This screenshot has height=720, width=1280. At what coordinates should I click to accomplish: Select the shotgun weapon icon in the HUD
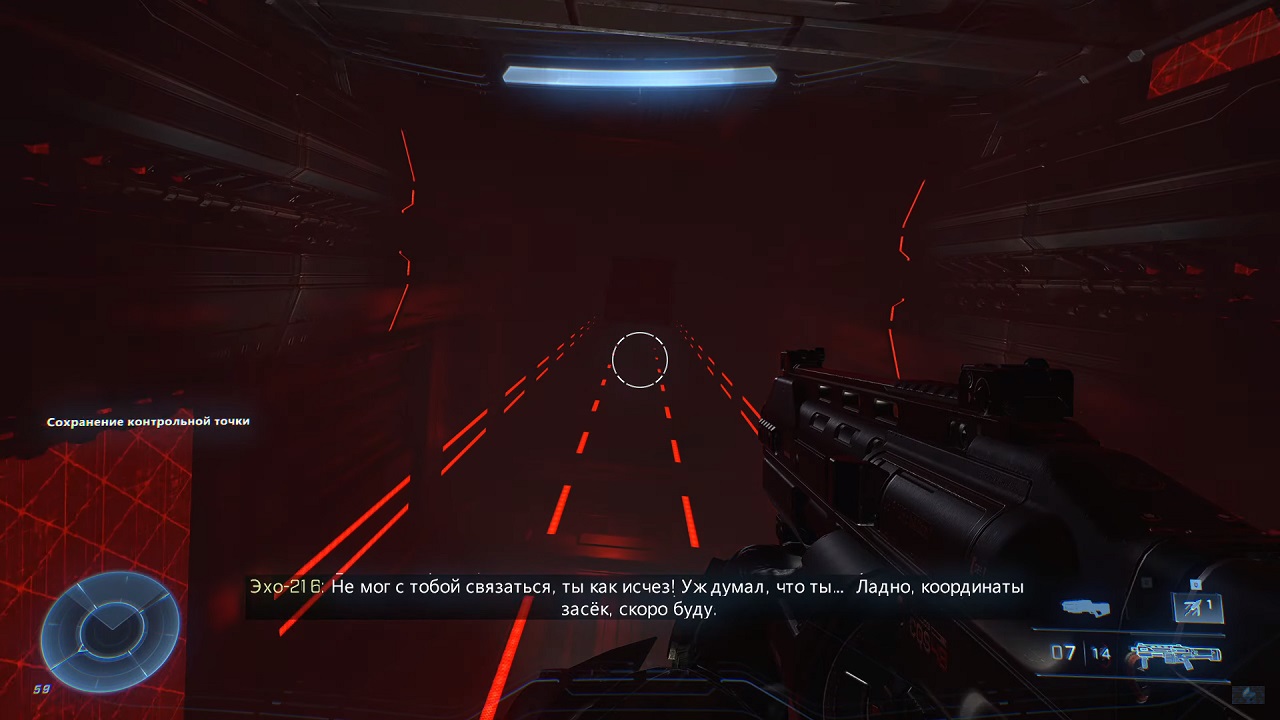(1084, 608)
